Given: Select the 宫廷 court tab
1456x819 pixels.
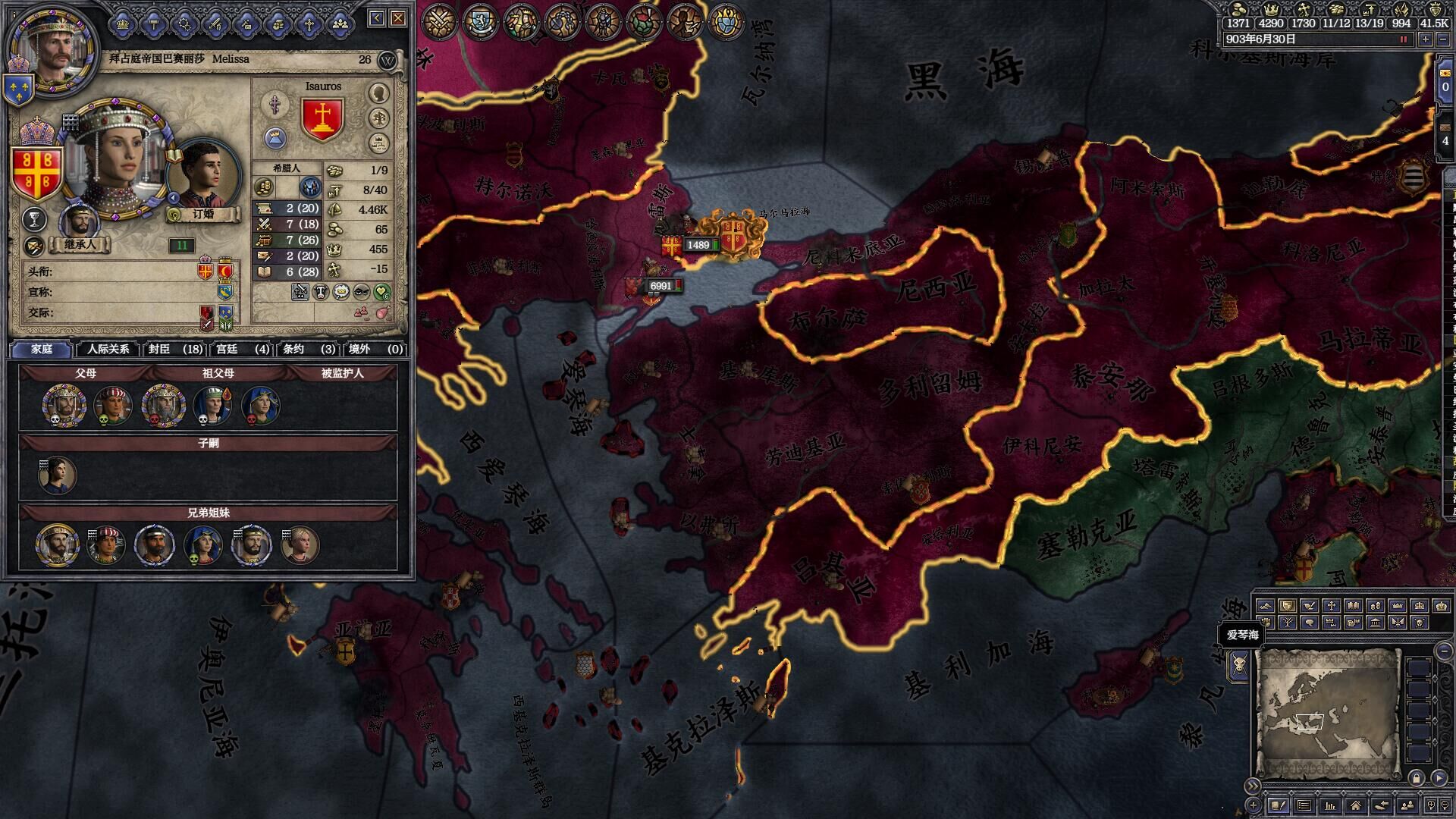Looking at the screenshot, I should [242, 349].
